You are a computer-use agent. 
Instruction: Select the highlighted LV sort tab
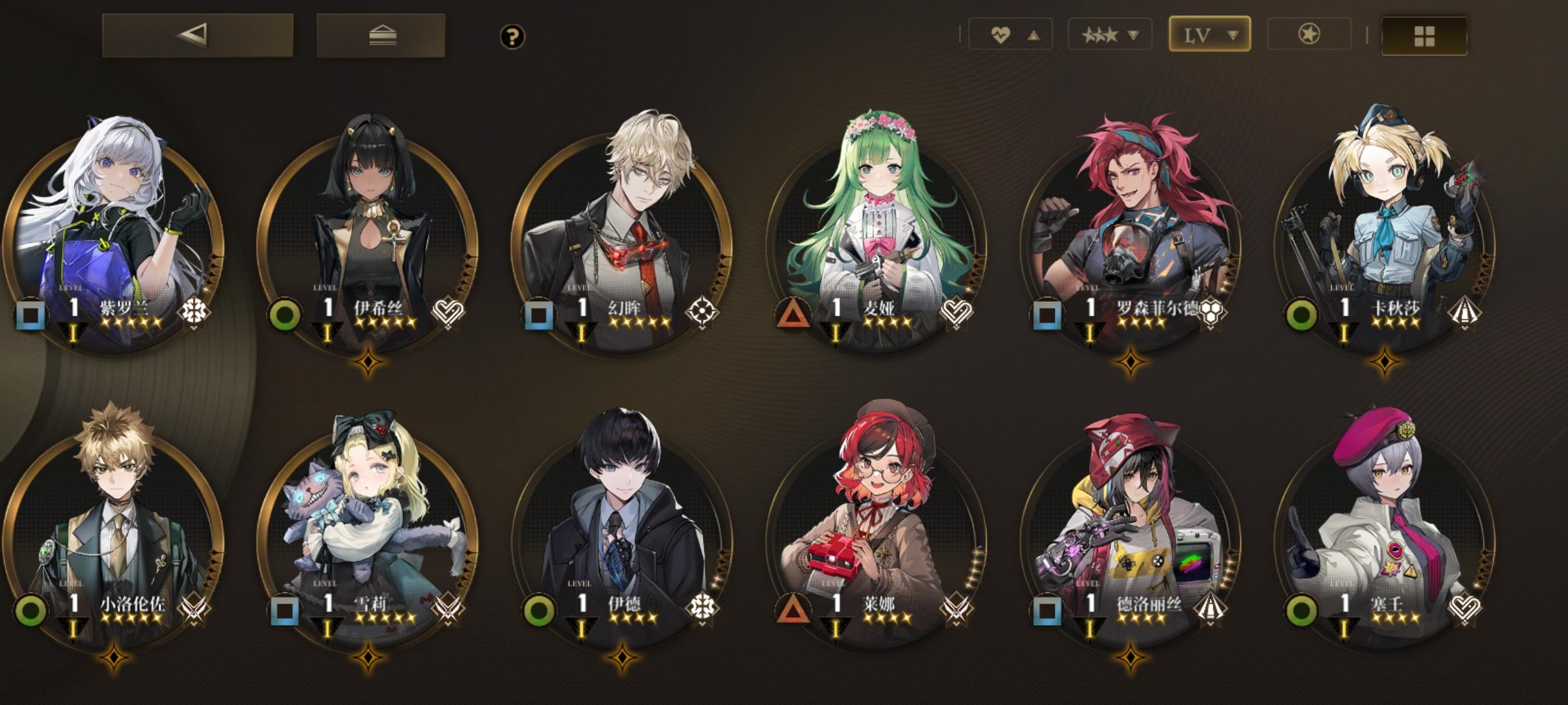pos(1210,34)
